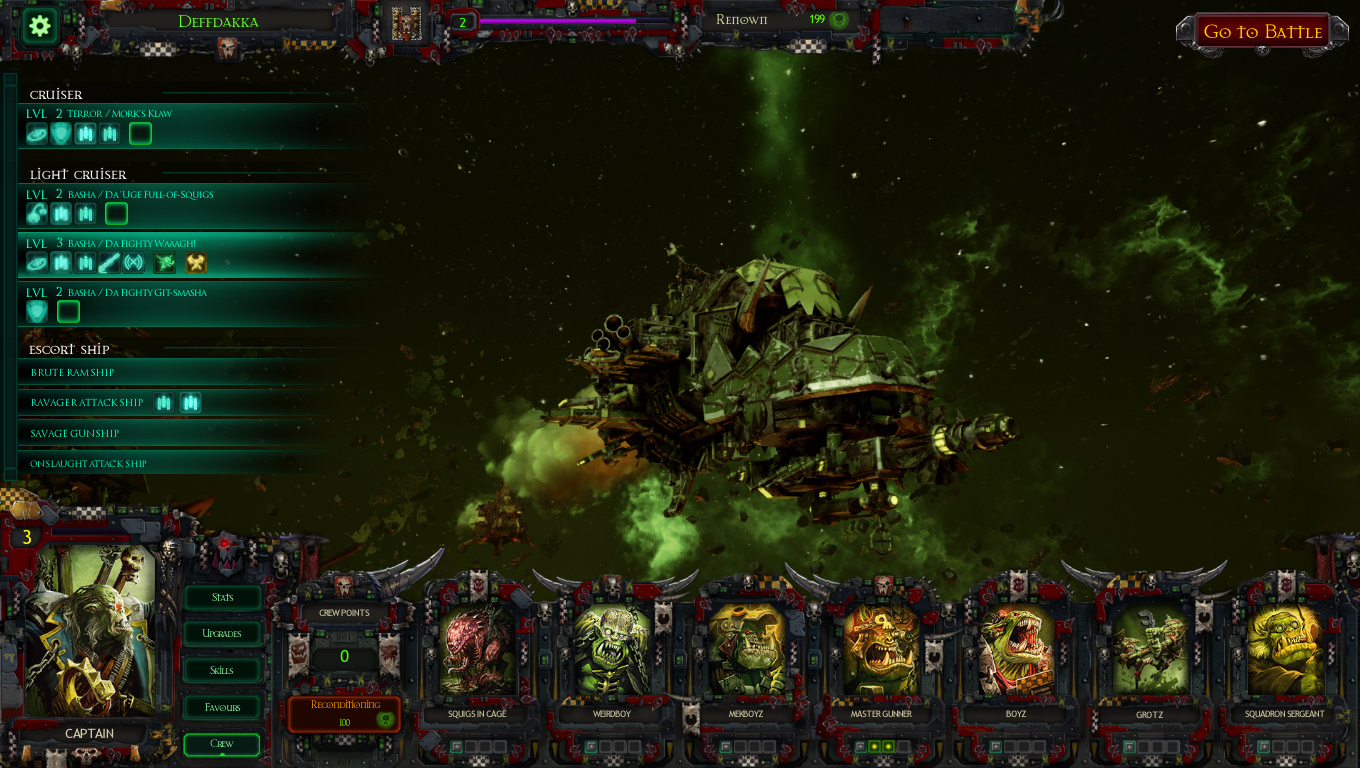Buy Reconditioning for 100 renown
This screenshot has width=1360, height=768.
[x=344, y=713]
